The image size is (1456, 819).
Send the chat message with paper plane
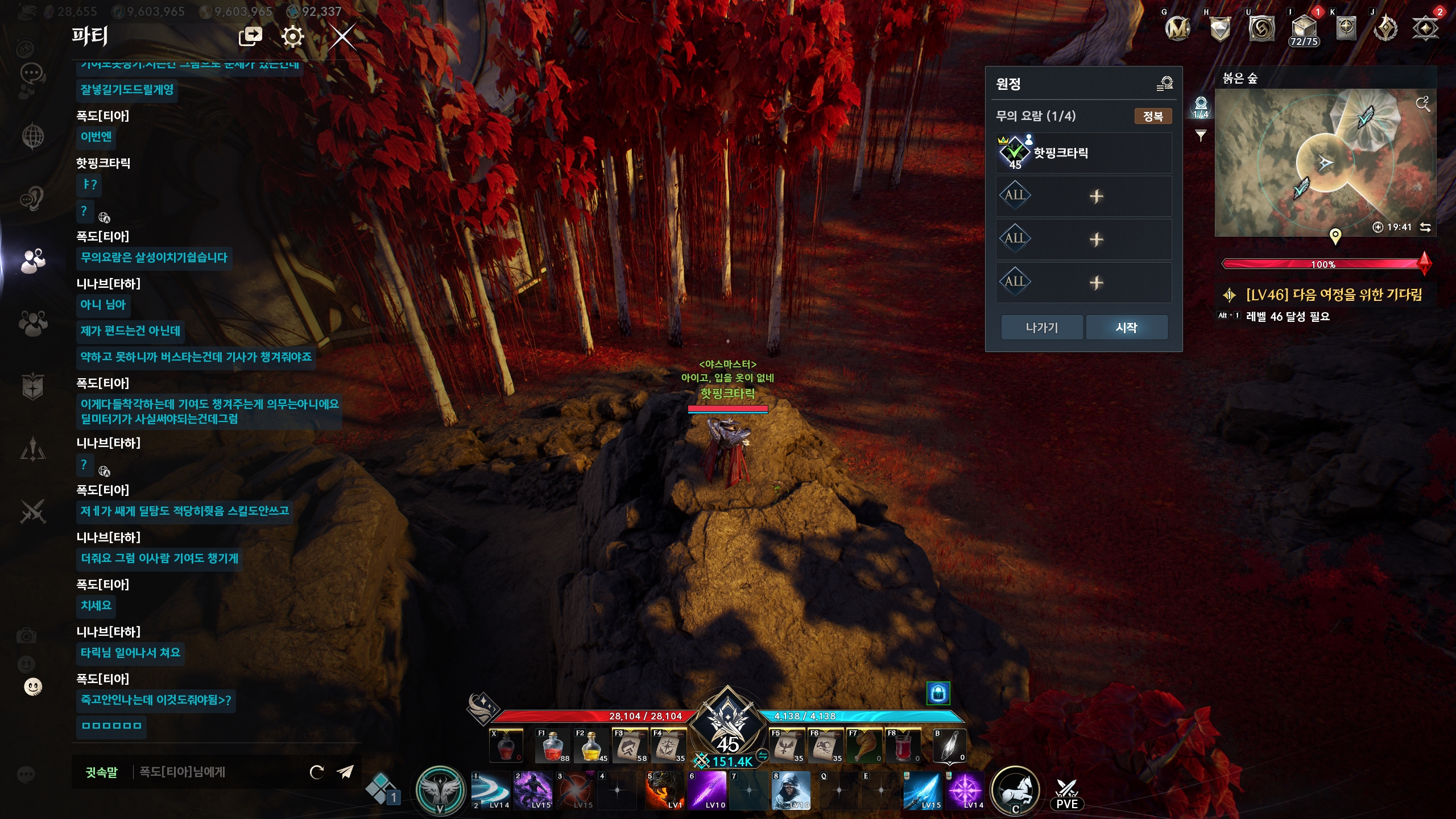click(345, 771)
